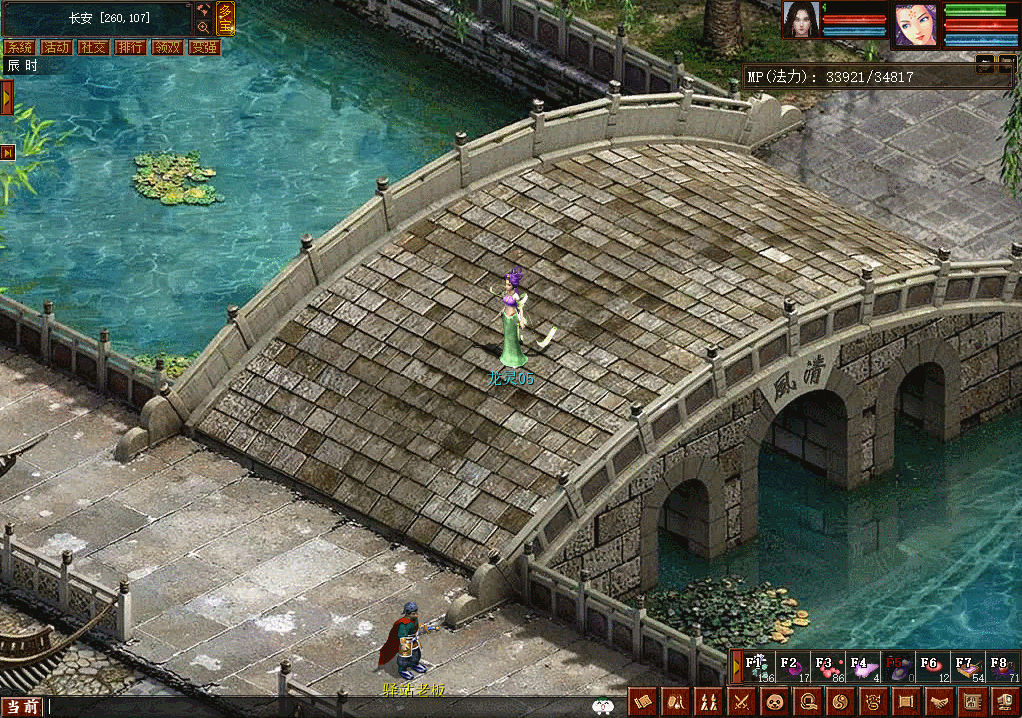Expand the hotbar with its yellow arrow
The width and height of the screenshot is (1022, 718).
coord(737,666)
